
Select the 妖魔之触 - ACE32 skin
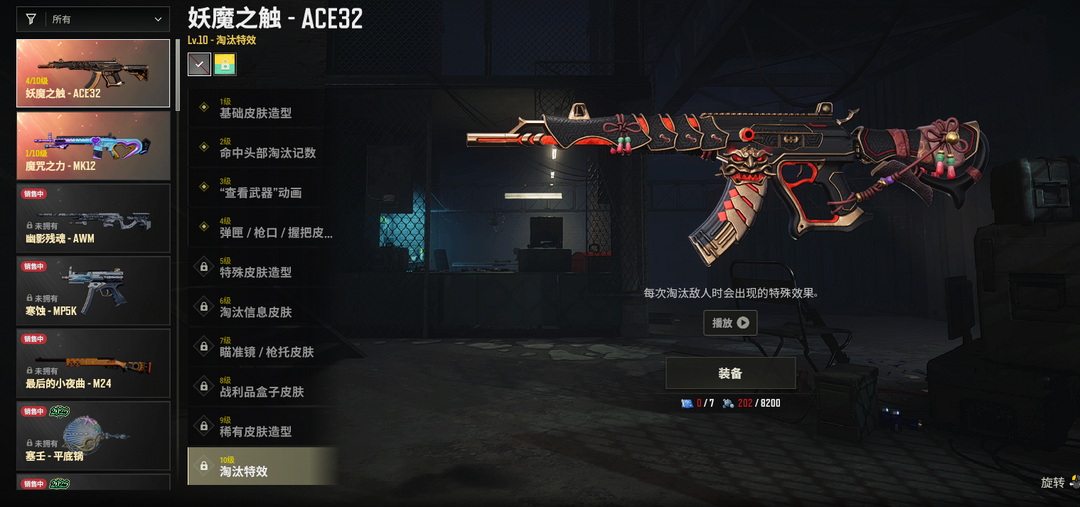[93, 73]
